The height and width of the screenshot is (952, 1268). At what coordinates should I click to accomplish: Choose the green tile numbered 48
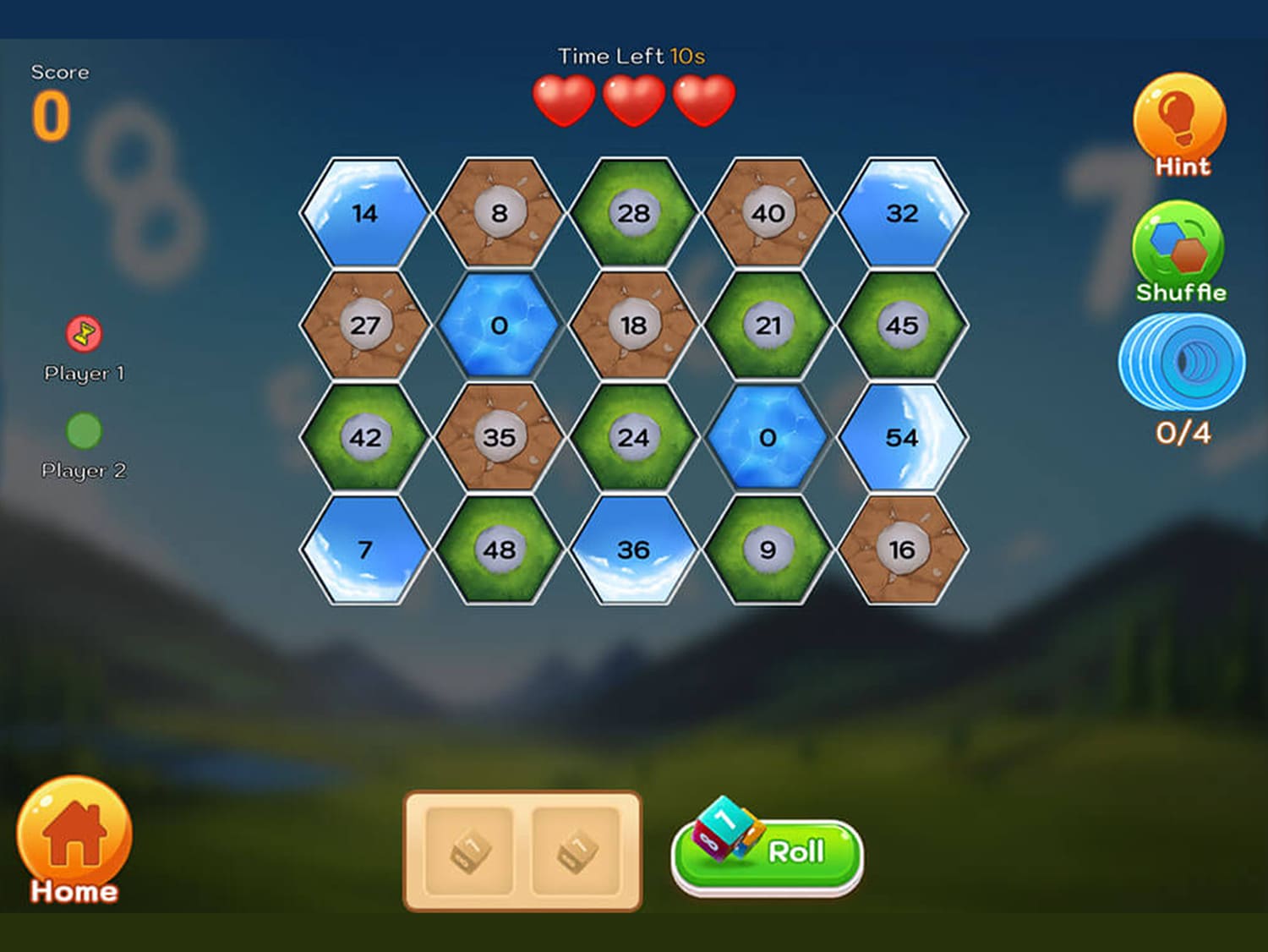(x=499, y=550)
